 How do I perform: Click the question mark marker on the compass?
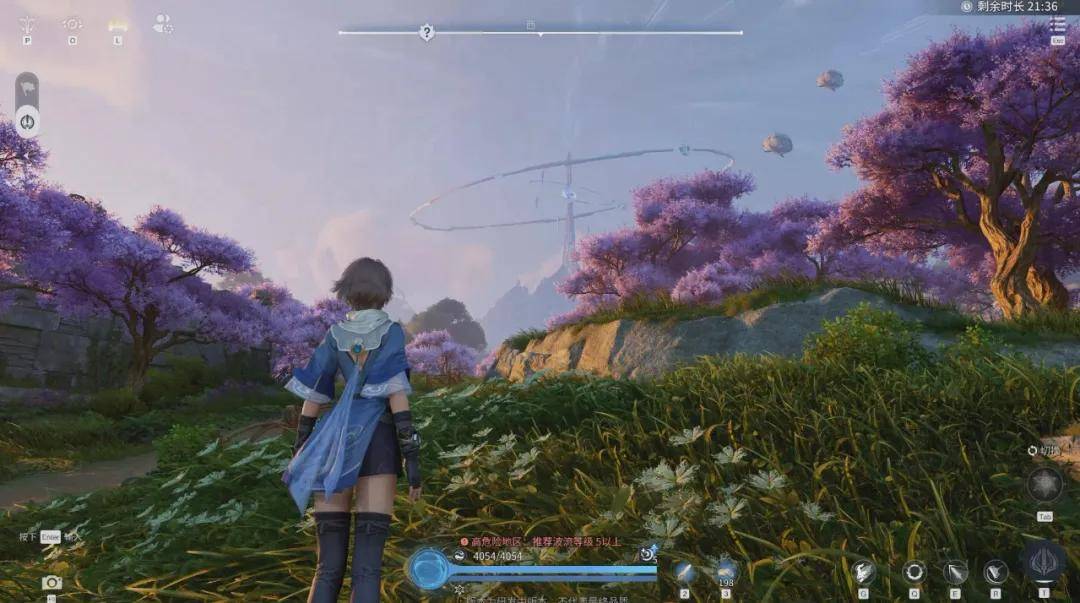(x=427, y=33)
